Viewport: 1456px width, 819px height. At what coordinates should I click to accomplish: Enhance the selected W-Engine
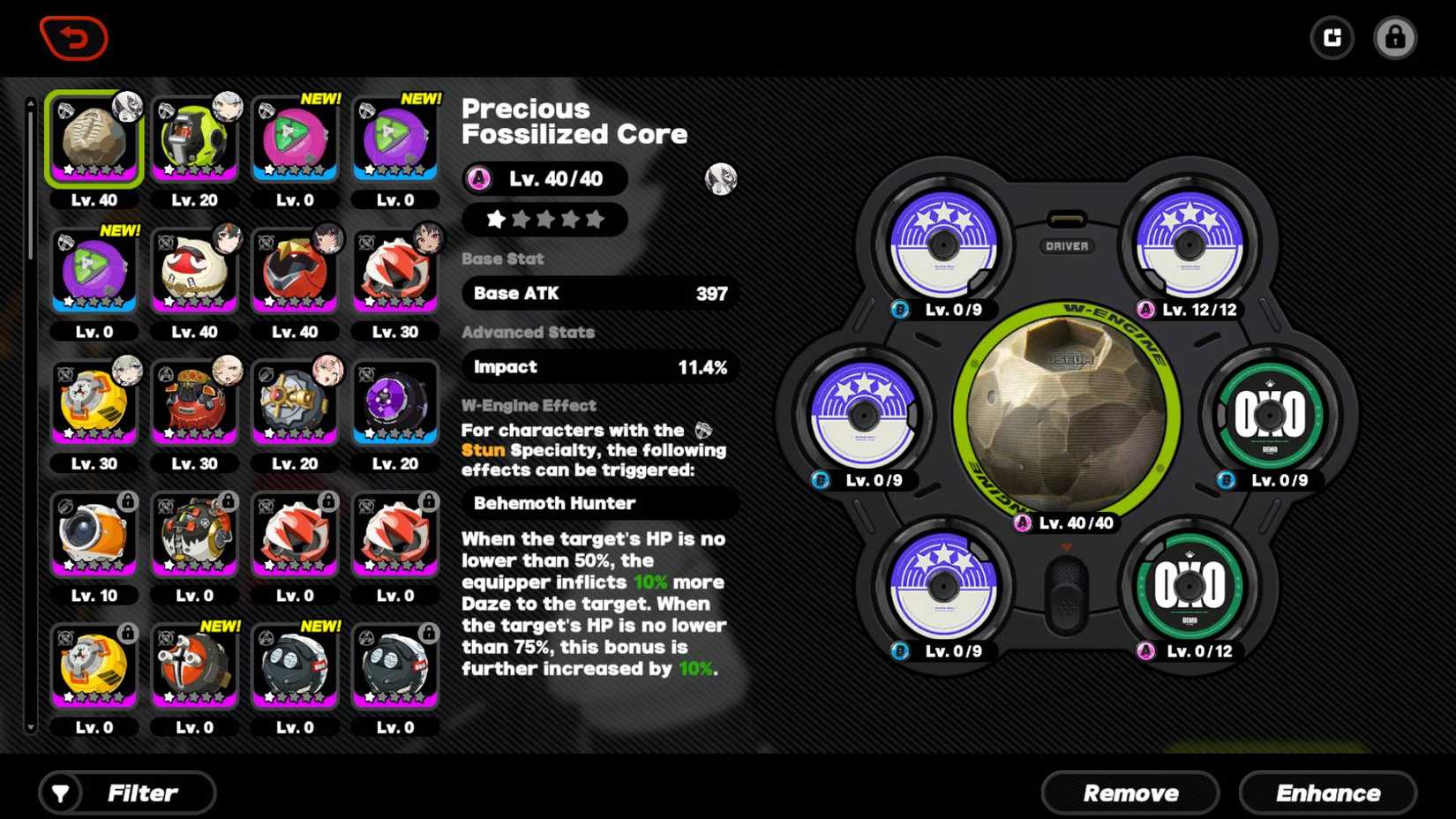[1327, 793]
